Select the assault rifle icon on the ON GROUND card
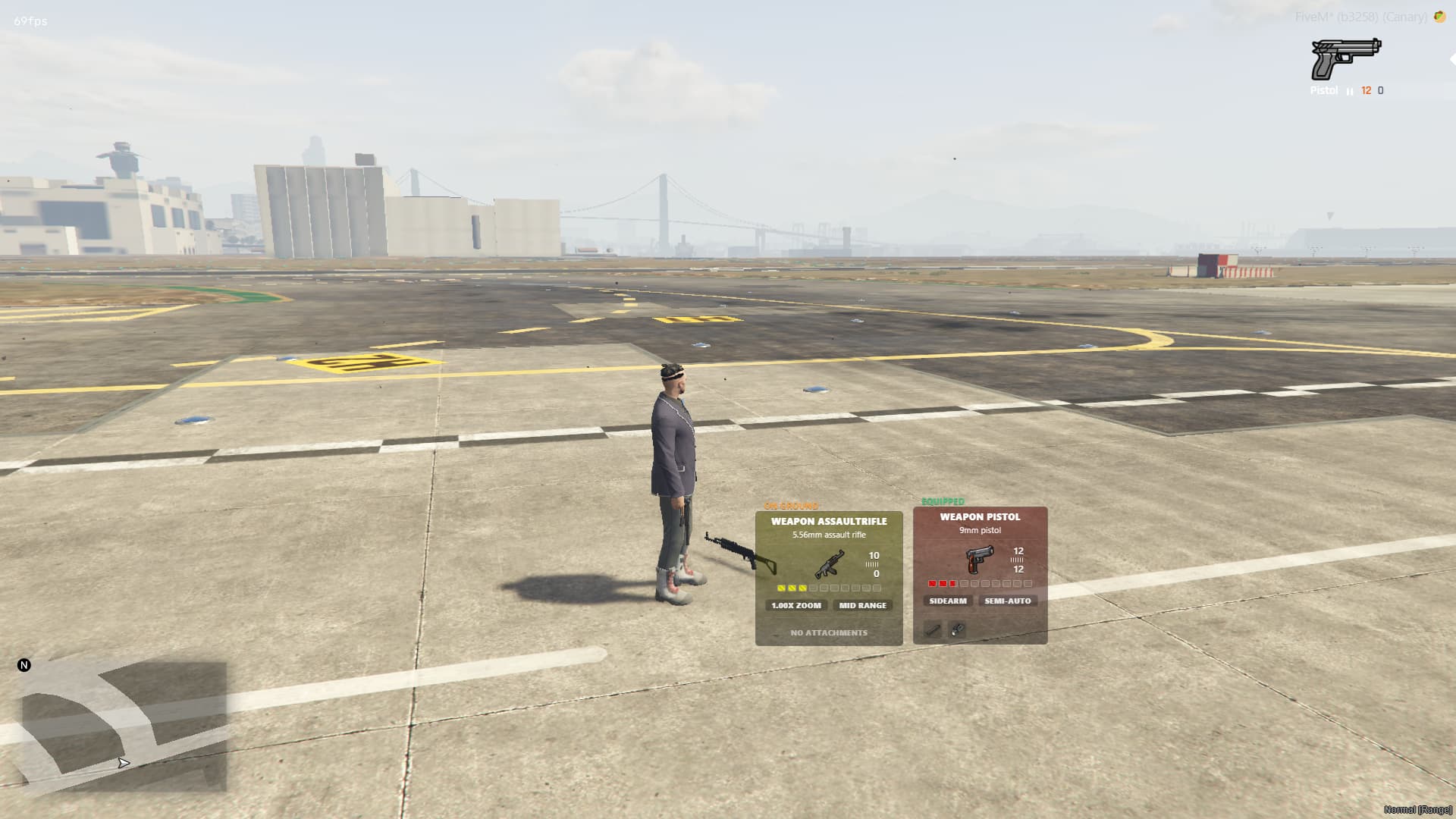This screenshot has height=819, width=1456. pos(831,565)
